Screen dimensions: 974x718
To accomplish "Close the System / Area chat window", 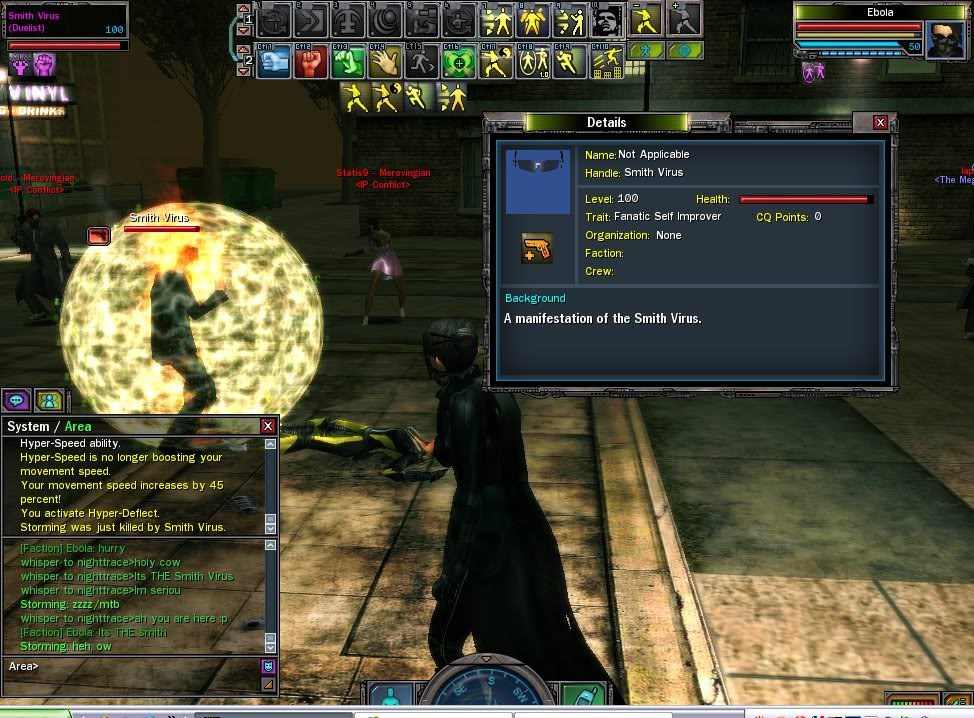I will [x=268, y=426].
